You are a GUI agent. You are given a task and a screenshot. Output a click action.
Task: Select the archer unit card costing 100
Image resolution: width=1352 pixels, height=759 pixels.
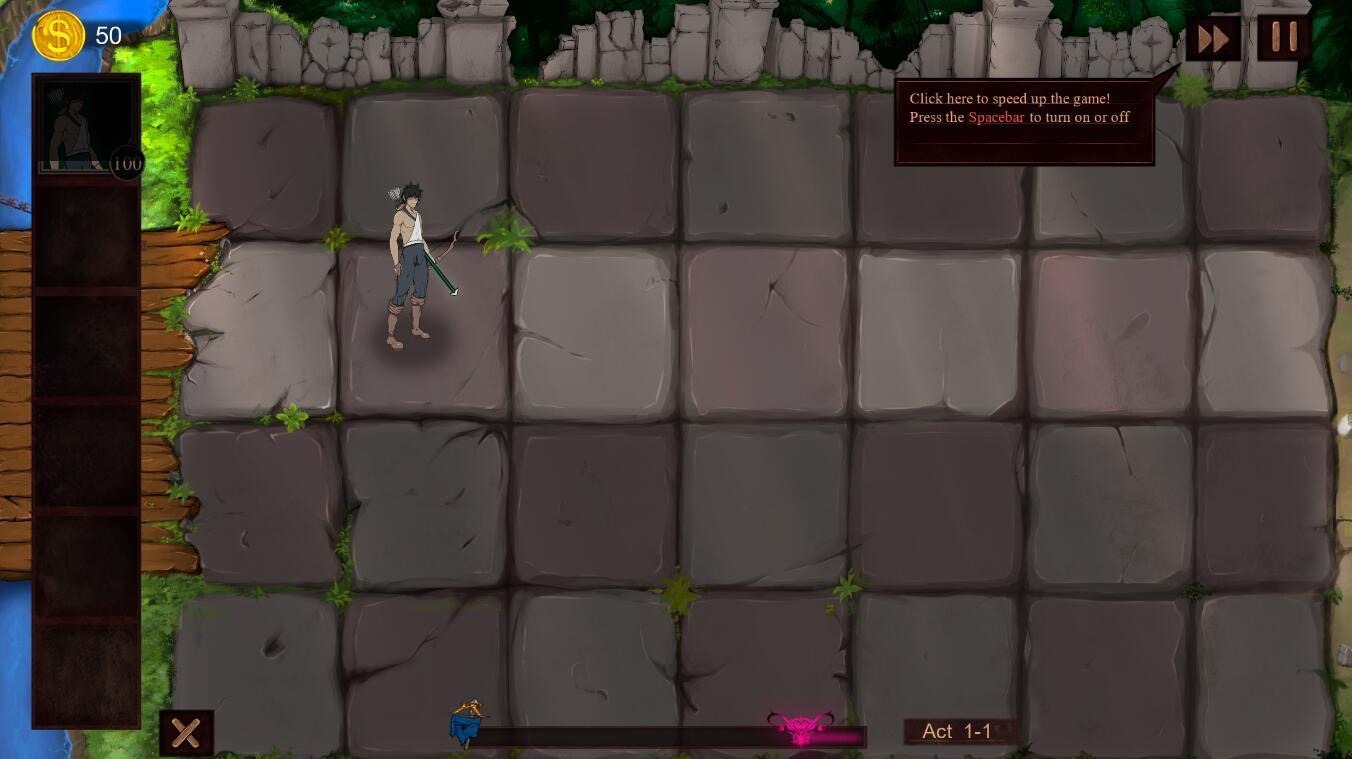[86, 126]
